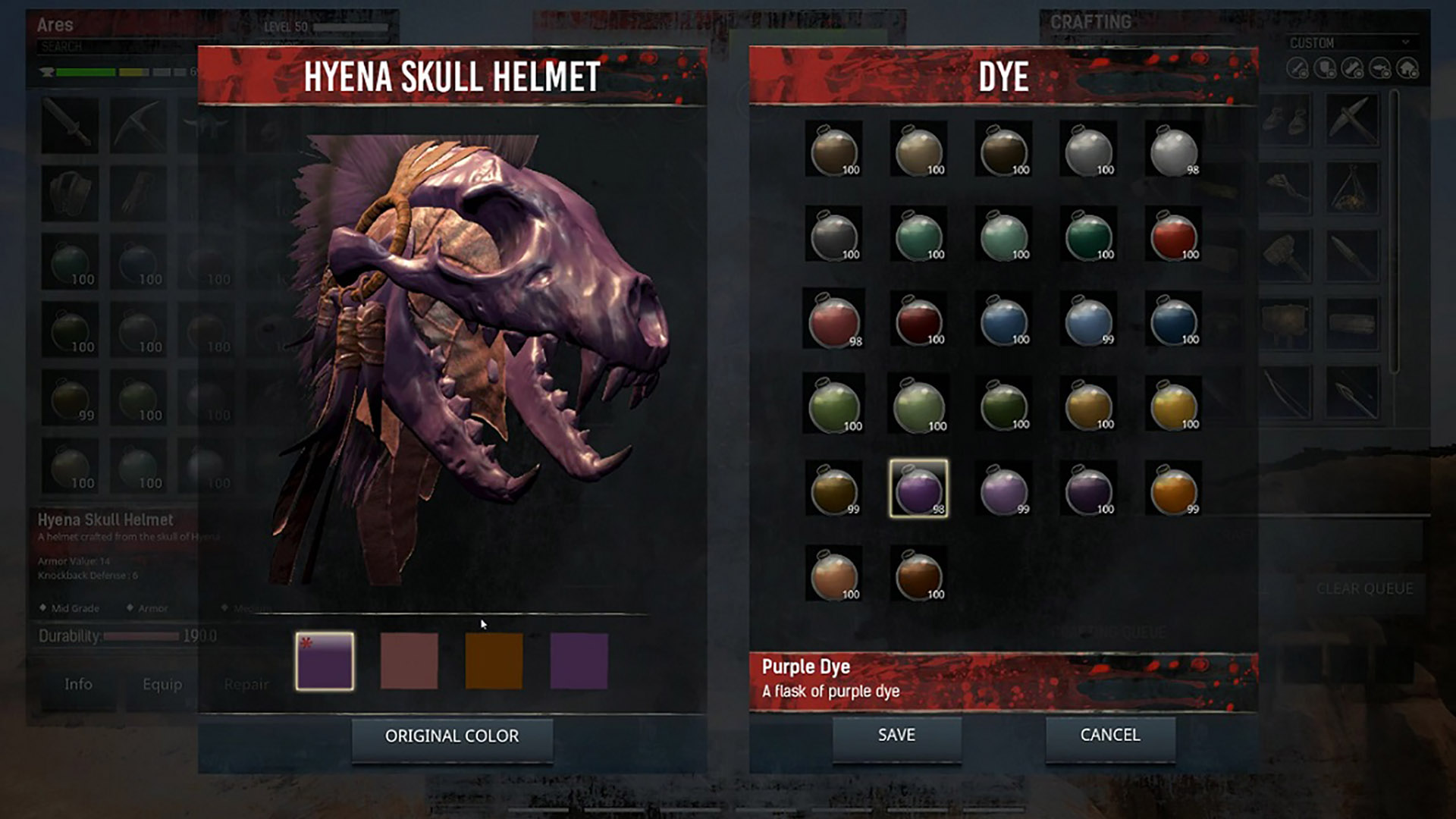Clear the crafting queue
This screenshot has height=819, width=1456.
[1364, 588]
